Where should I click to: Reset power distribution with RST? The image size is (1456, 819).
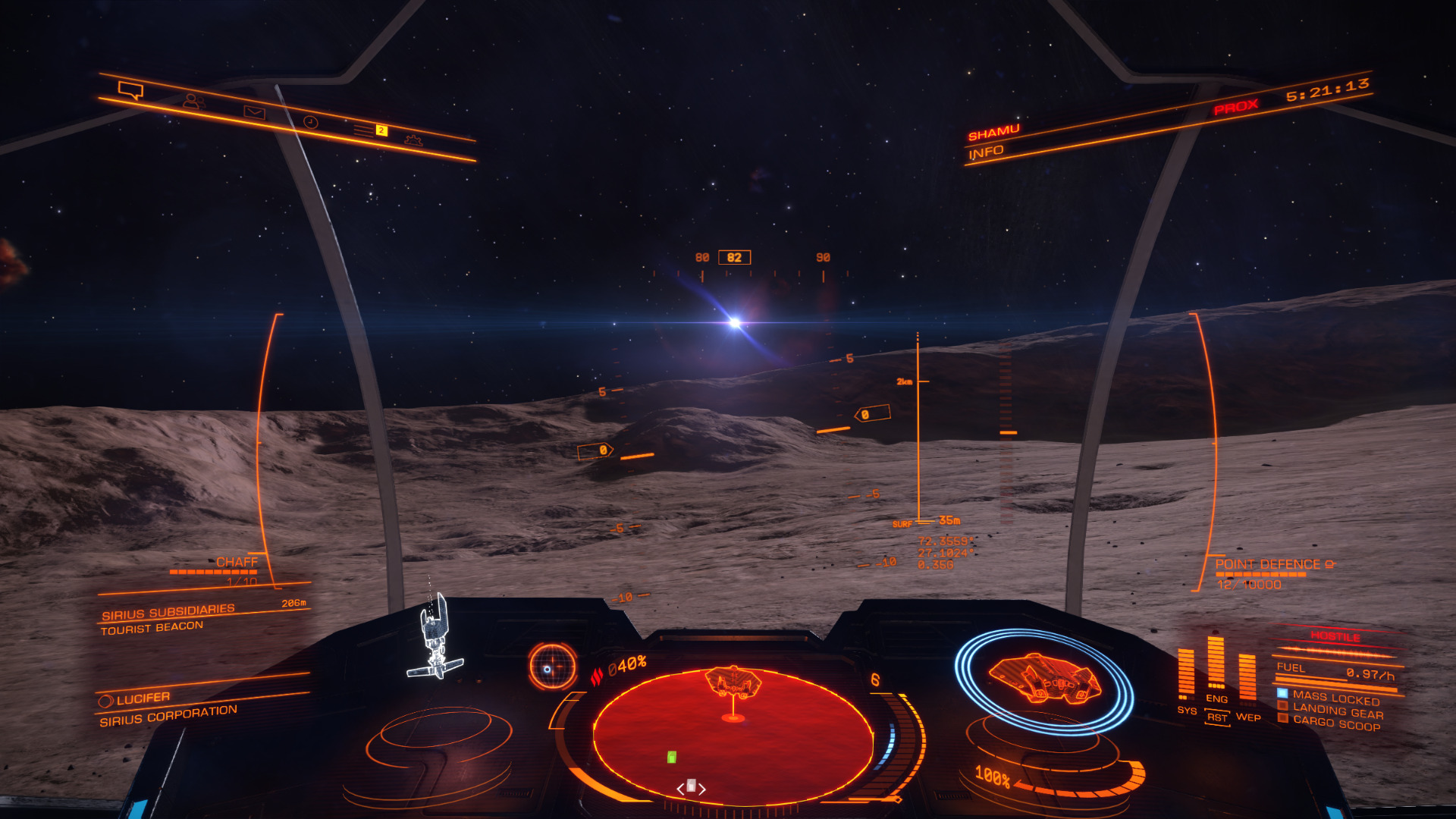pos(1217,717)
